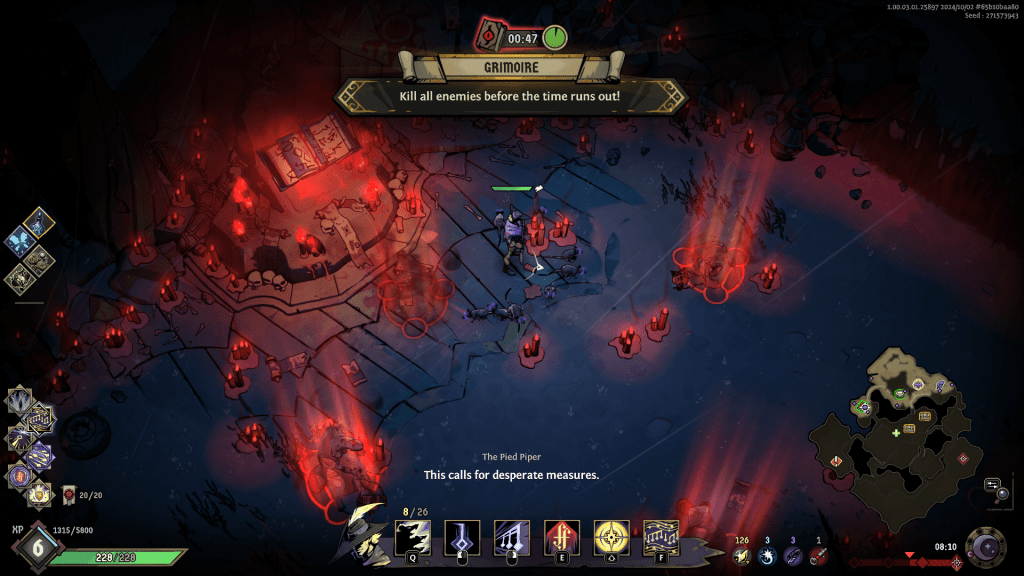Activate the F music staff ability

coord(661,537)
